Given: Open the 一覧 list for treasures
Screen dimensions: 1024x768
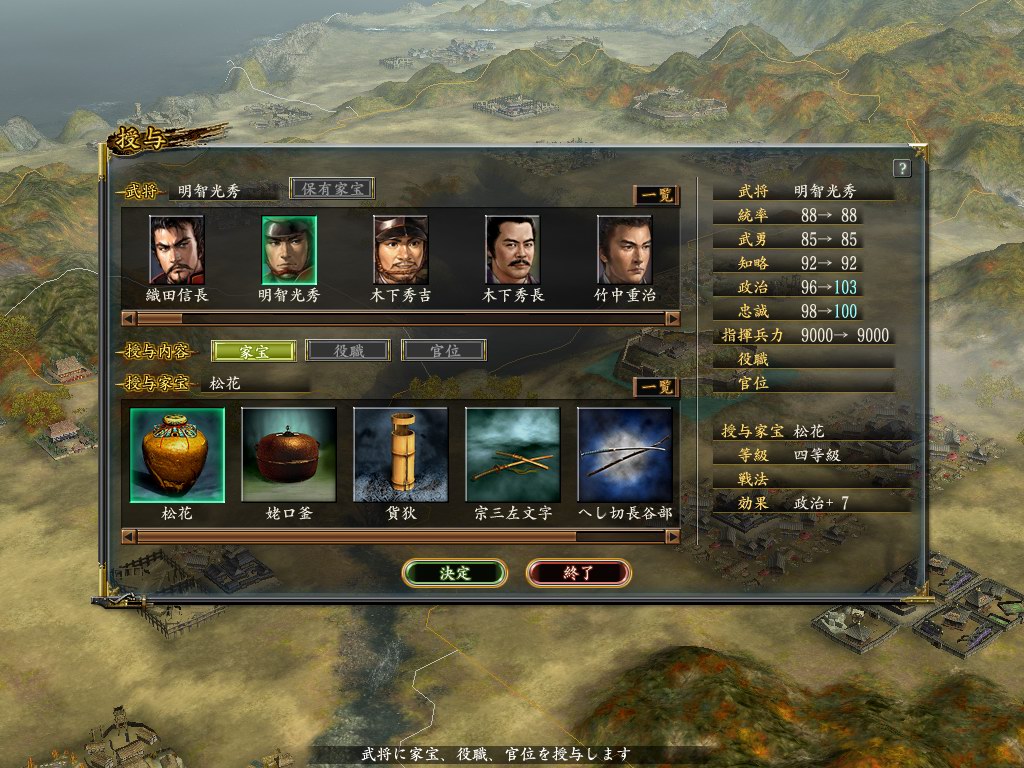Looking at the screenshot, I should point(656,387).
